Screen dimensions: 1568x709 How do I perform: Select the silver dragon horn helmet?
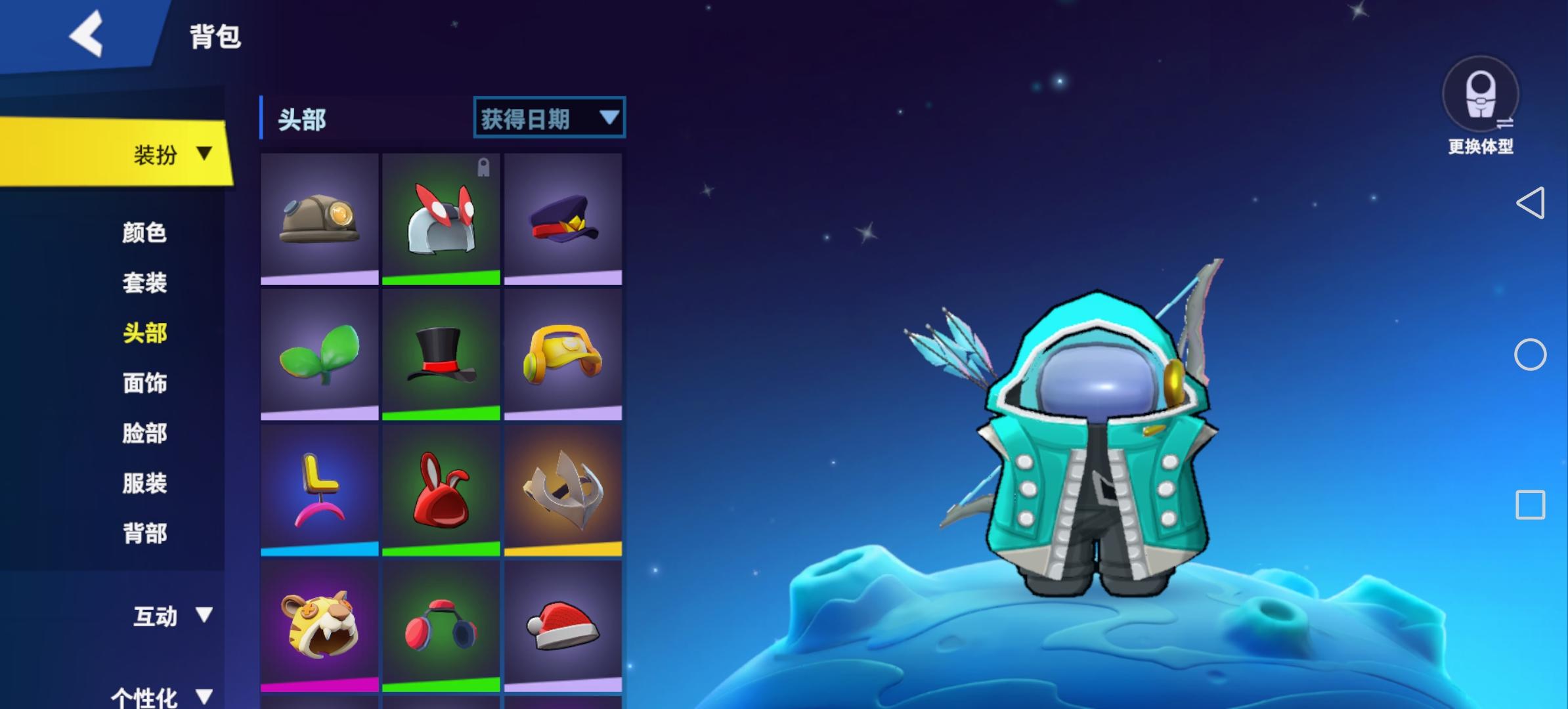point(563,489)
